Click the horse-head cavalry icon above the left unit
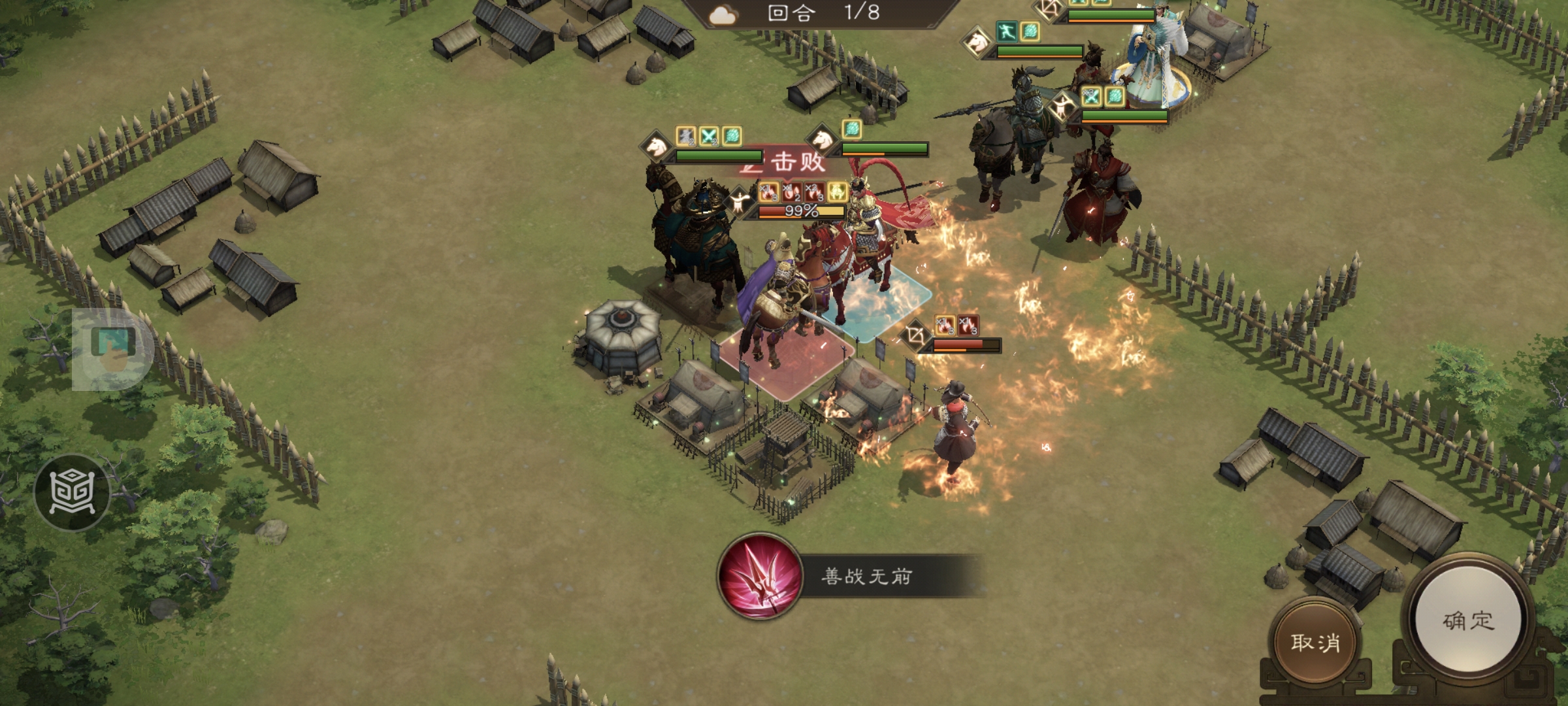 655,144
